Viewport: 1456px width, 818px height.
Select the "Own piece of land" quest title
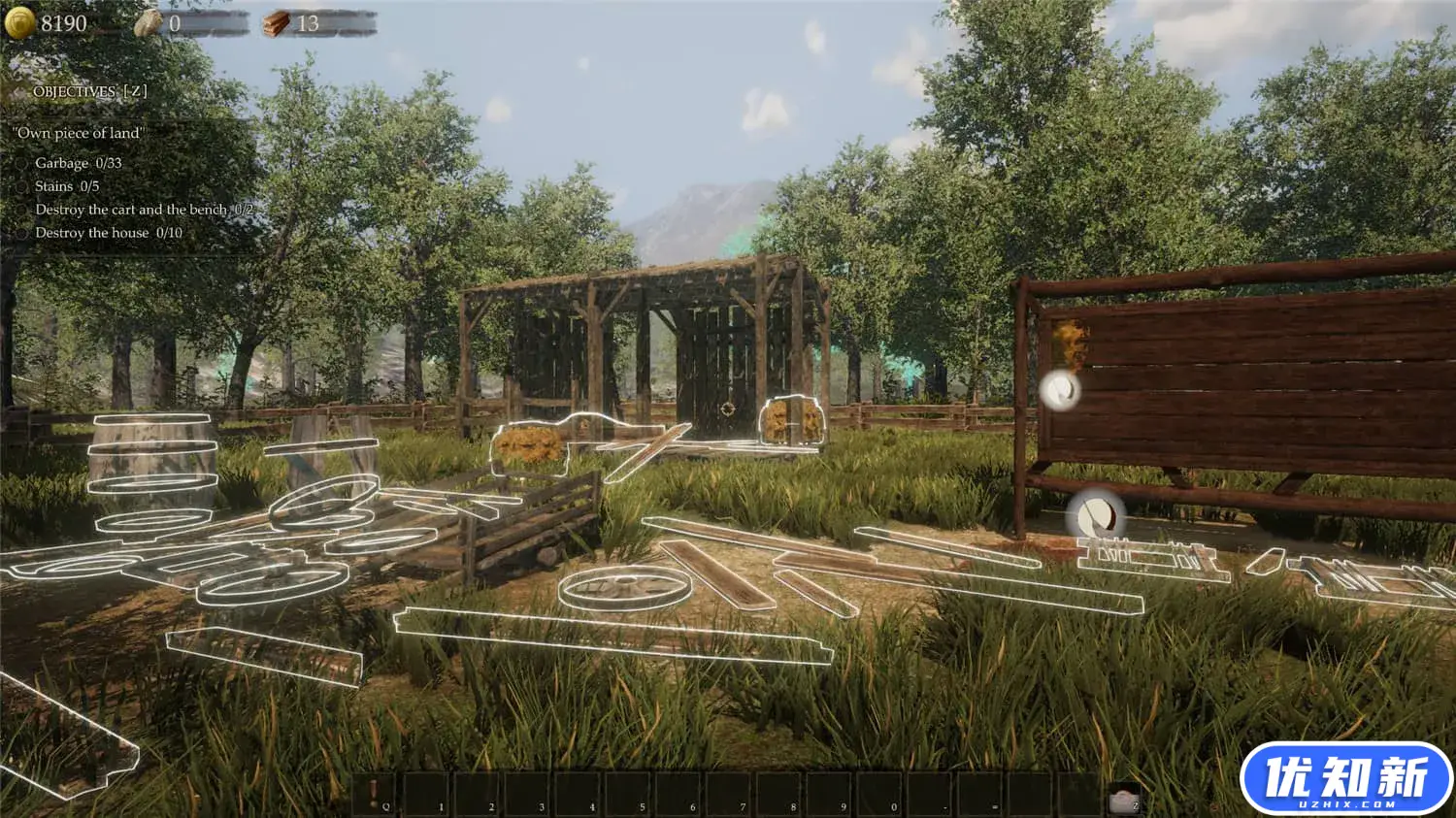79,133
